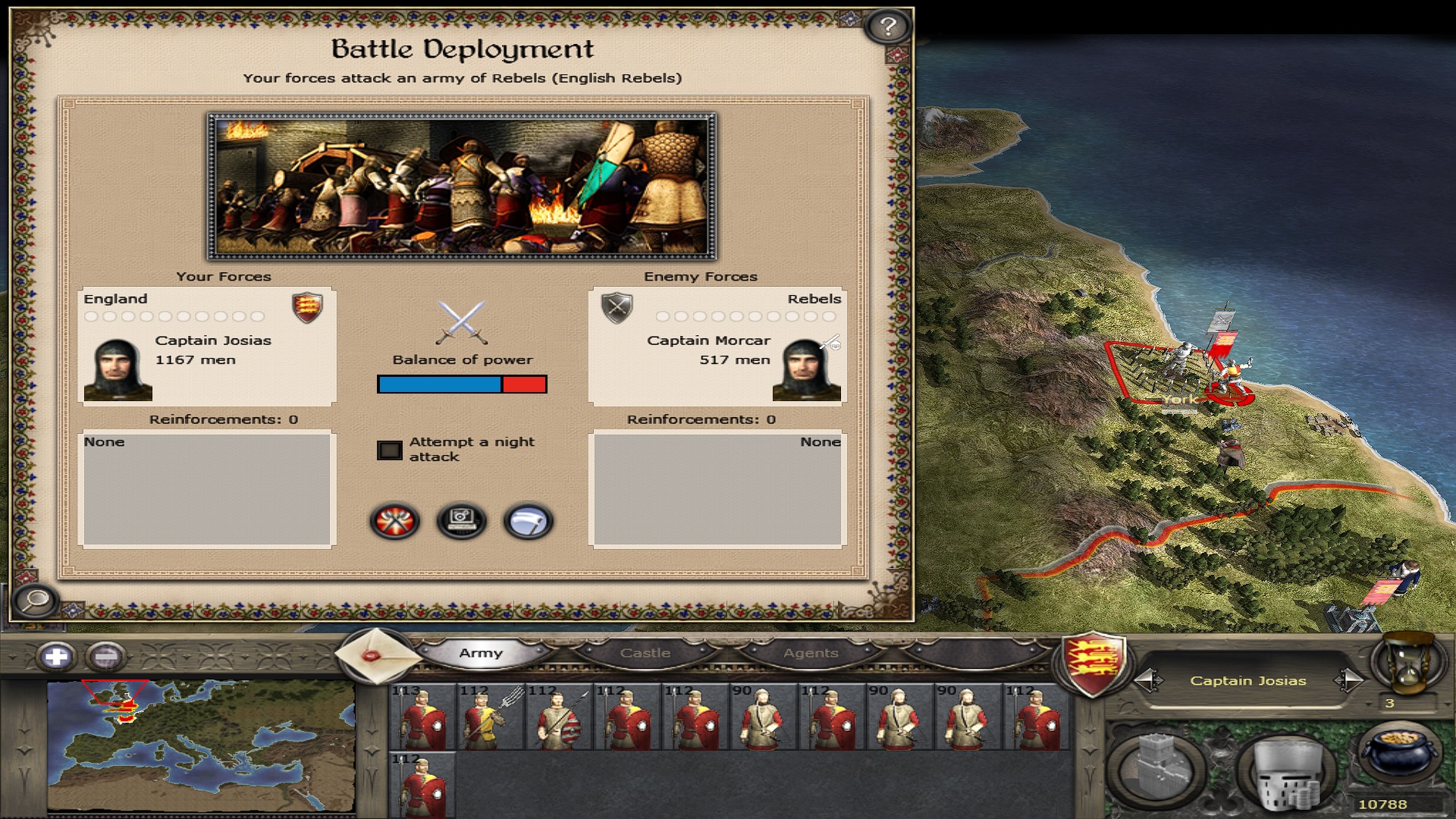Open the finances gold pot button

pos(1399,753)
